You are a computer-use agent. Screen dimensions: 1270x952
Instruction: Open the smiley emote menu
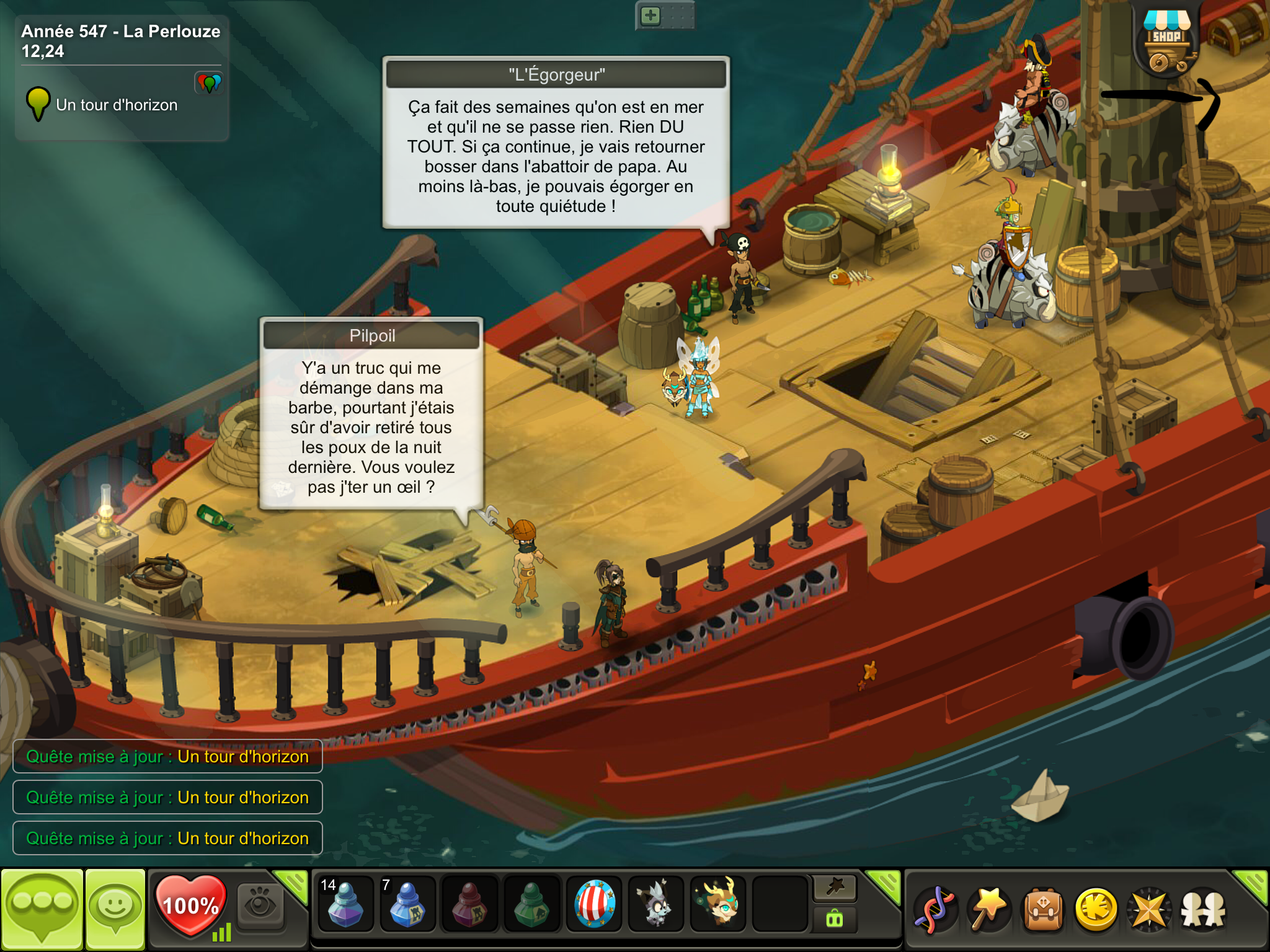[x=115, y=908]
